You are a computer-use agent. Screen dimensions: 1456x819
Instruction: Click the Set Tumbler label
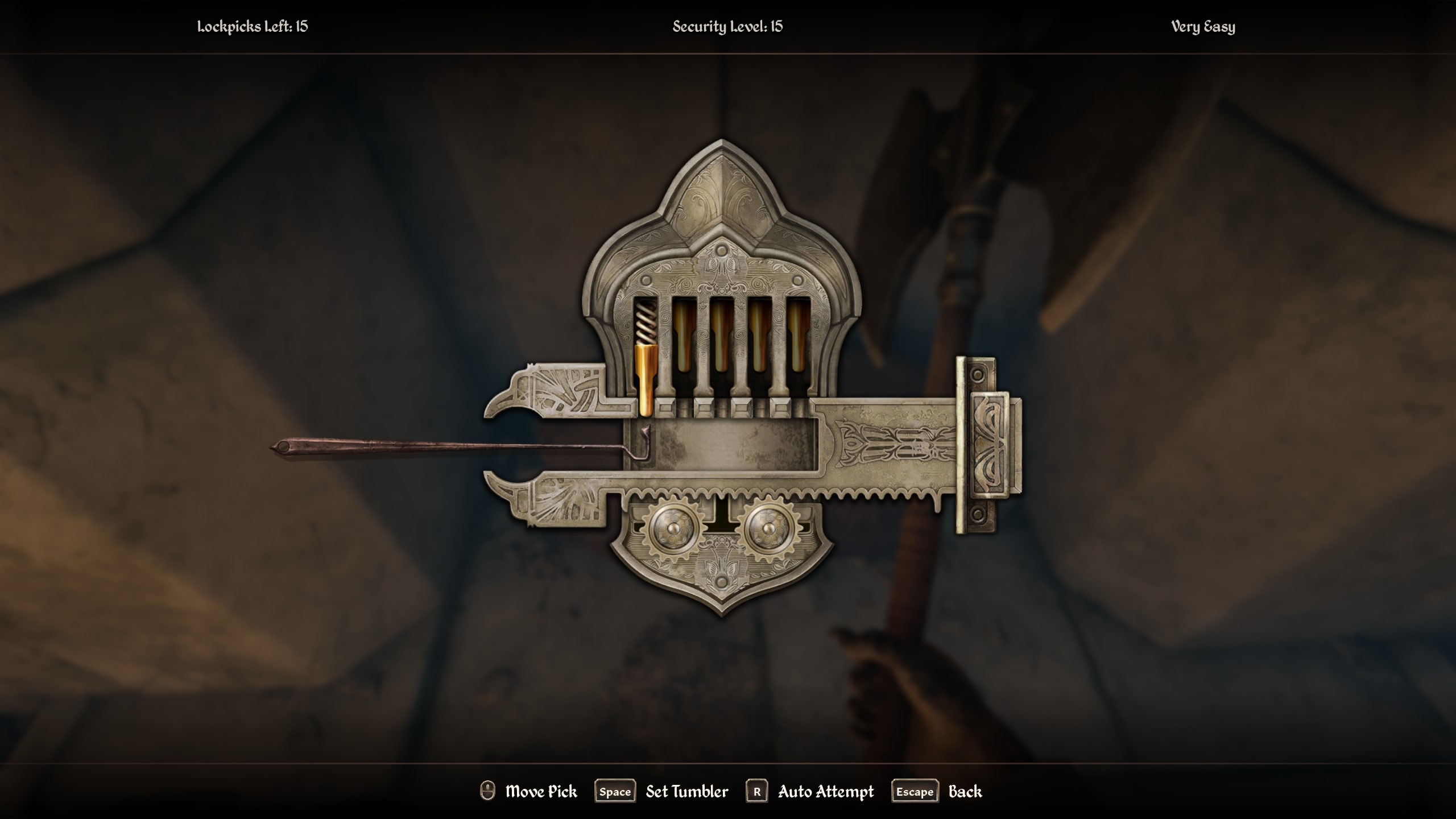[686, 792]
